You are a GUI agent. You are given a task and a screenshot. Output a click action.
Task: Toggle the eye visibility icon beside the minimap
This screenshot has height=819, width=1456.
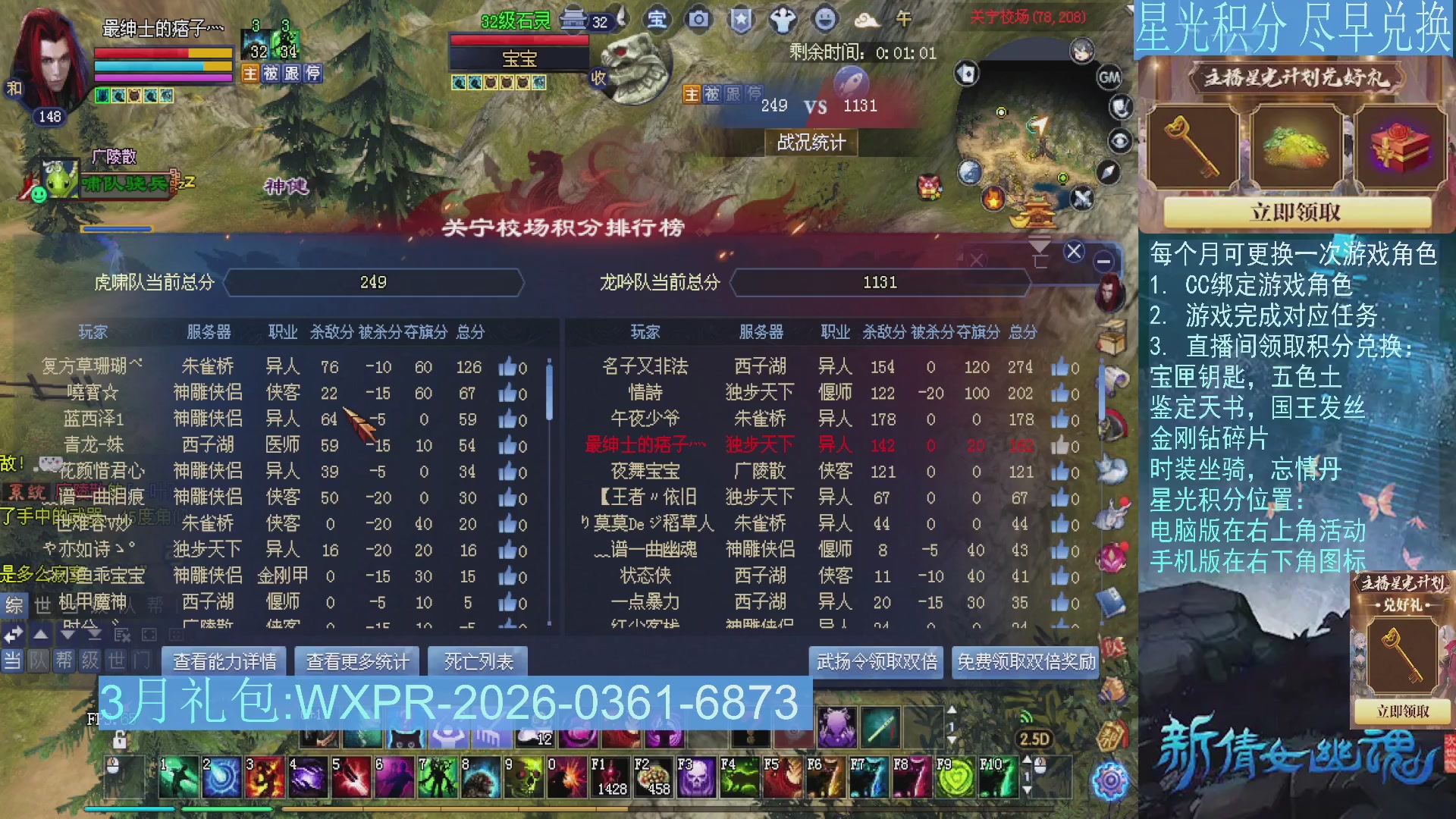(x=1119, y=140)
